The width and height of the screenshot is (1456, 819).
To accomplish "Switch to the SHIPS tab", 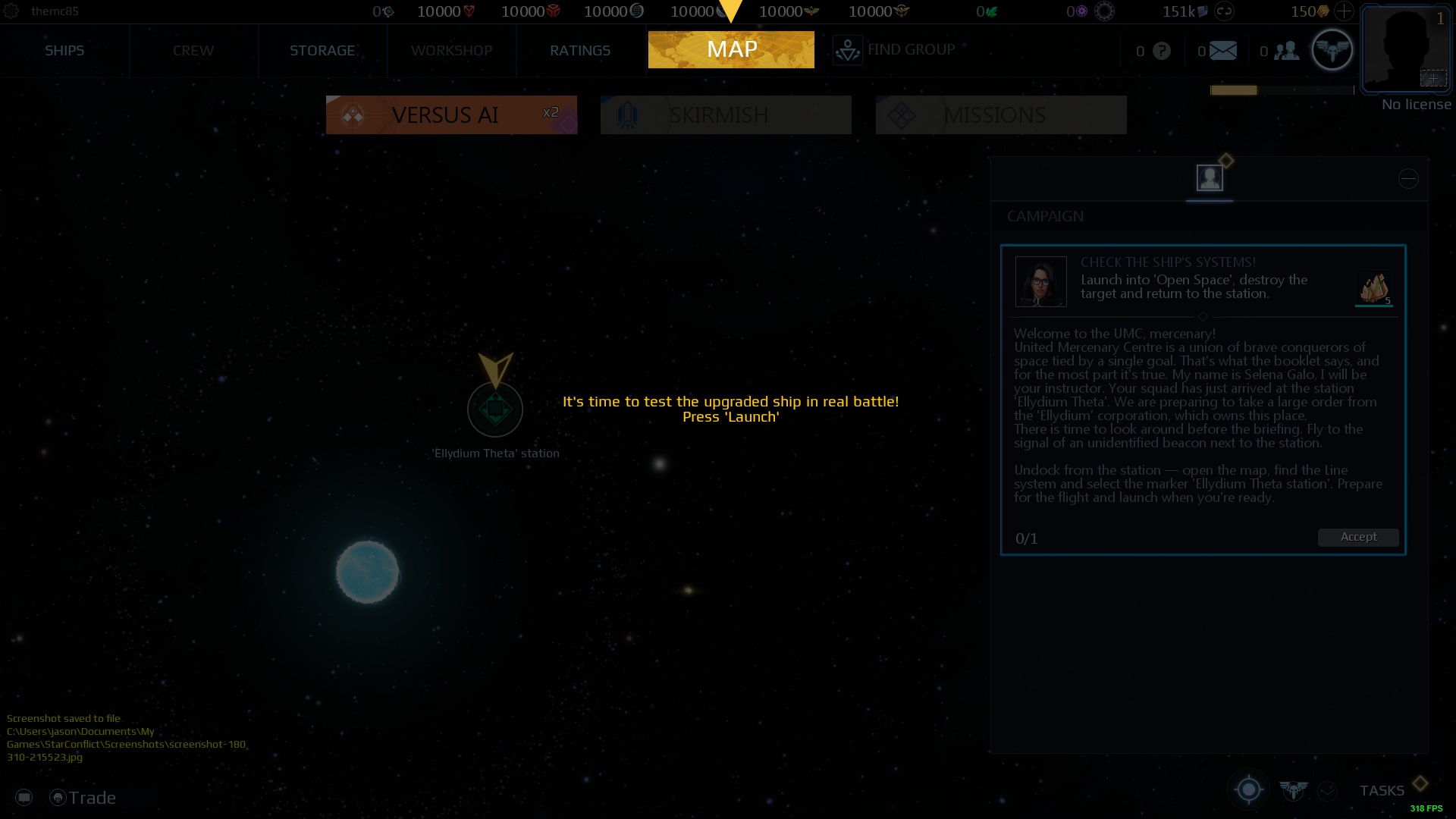I will tap(64, 50).
